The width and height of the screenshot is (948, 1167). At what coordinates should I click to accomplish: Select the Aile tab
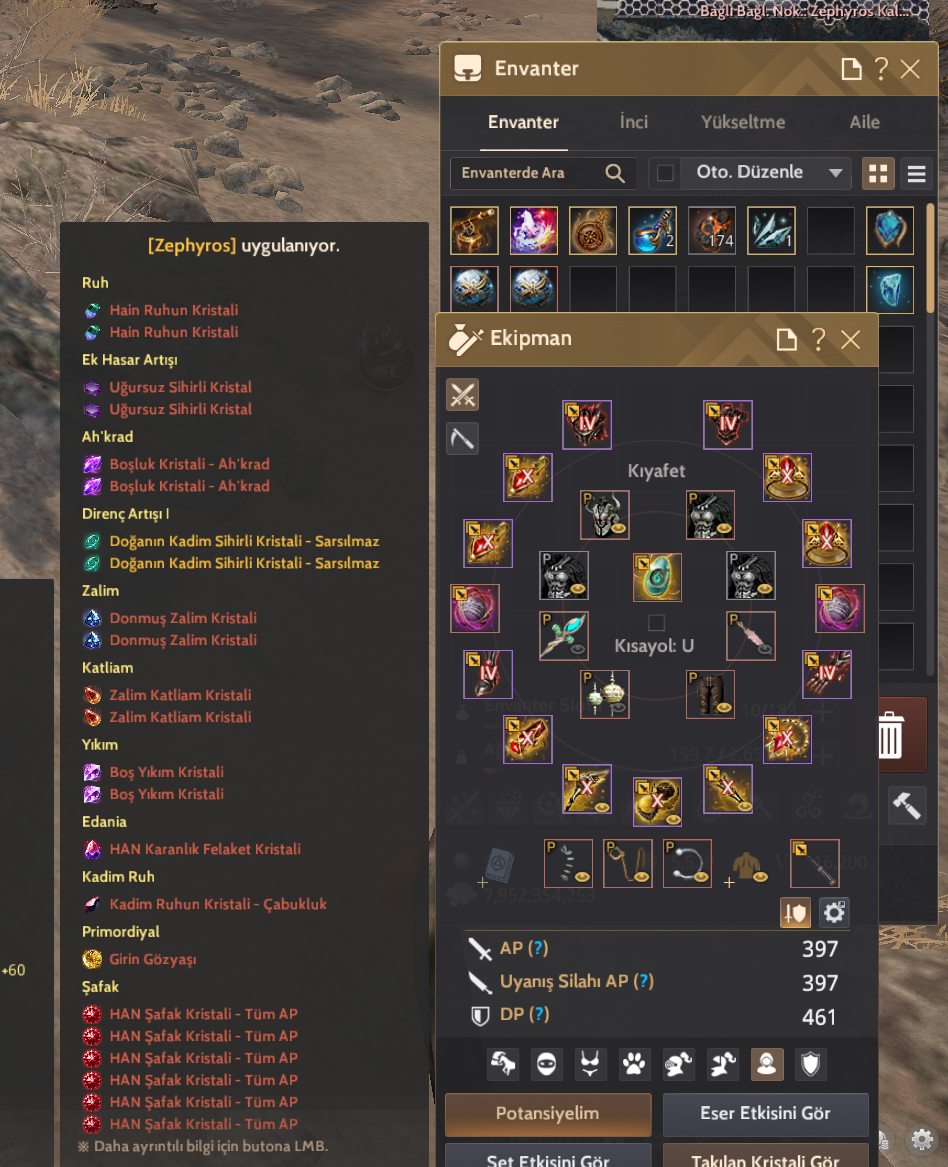tap(864, 122)
